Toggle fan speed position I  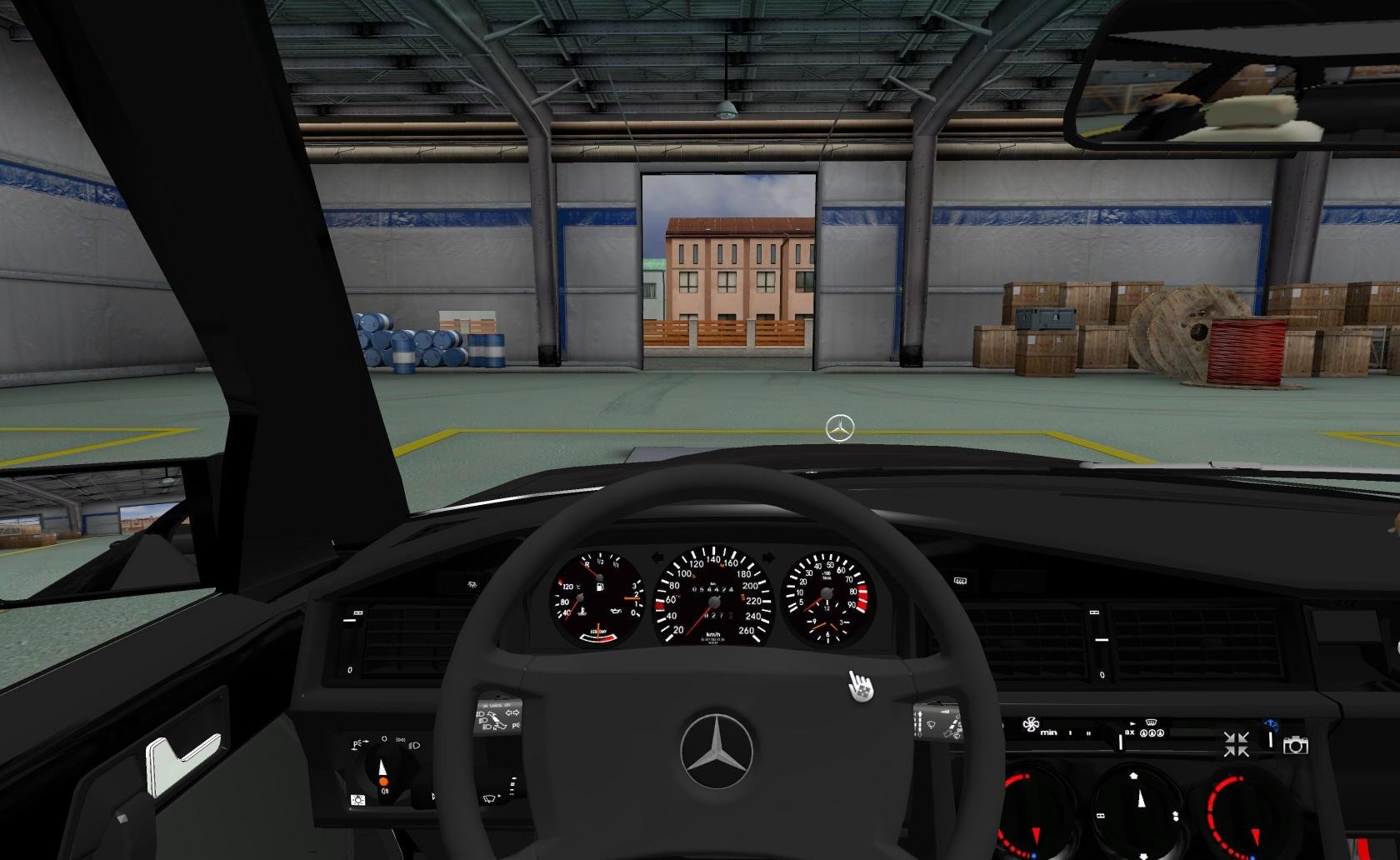tap(1069, 732)
